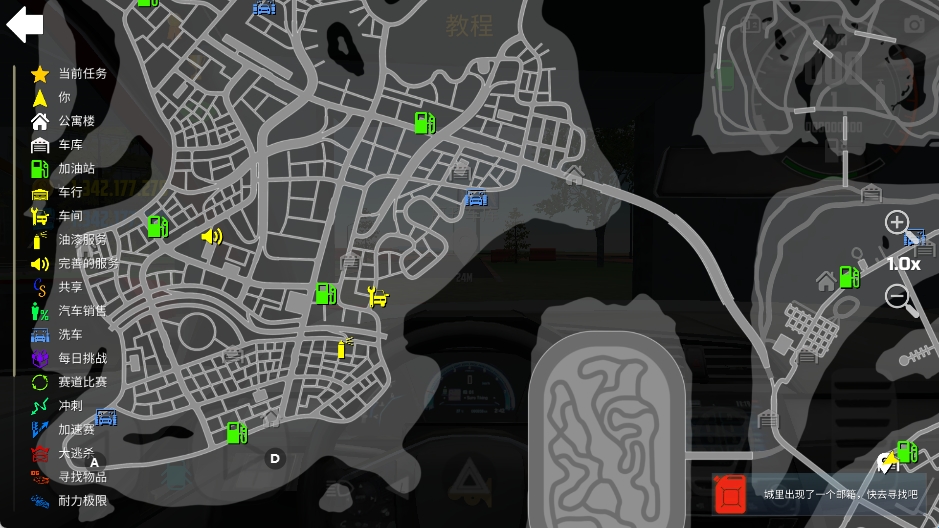Zoom in the map with plus button

point(897,222)
